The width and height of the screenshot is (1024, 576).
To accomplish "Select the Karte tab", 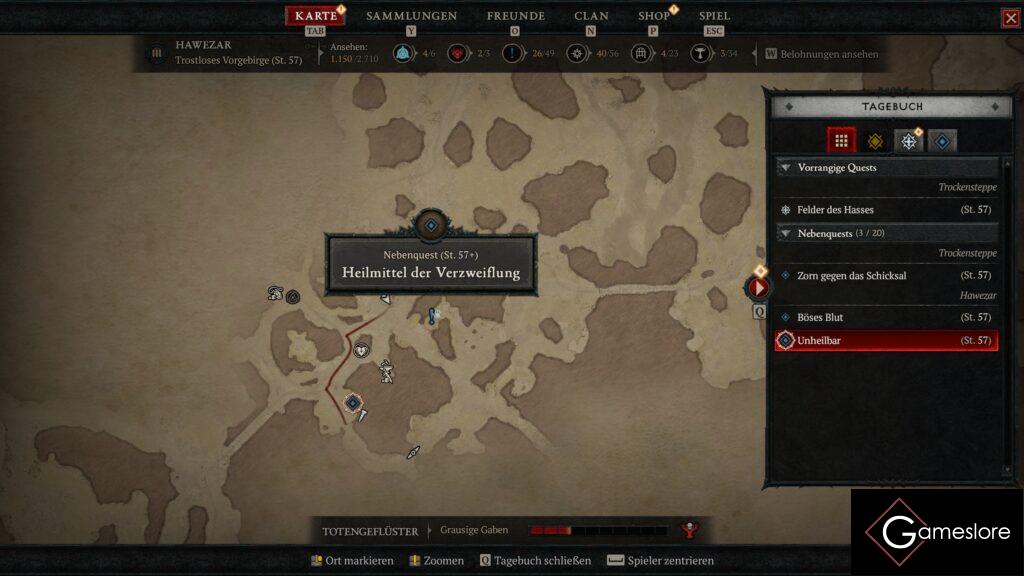I will click(x=316, y=16).
